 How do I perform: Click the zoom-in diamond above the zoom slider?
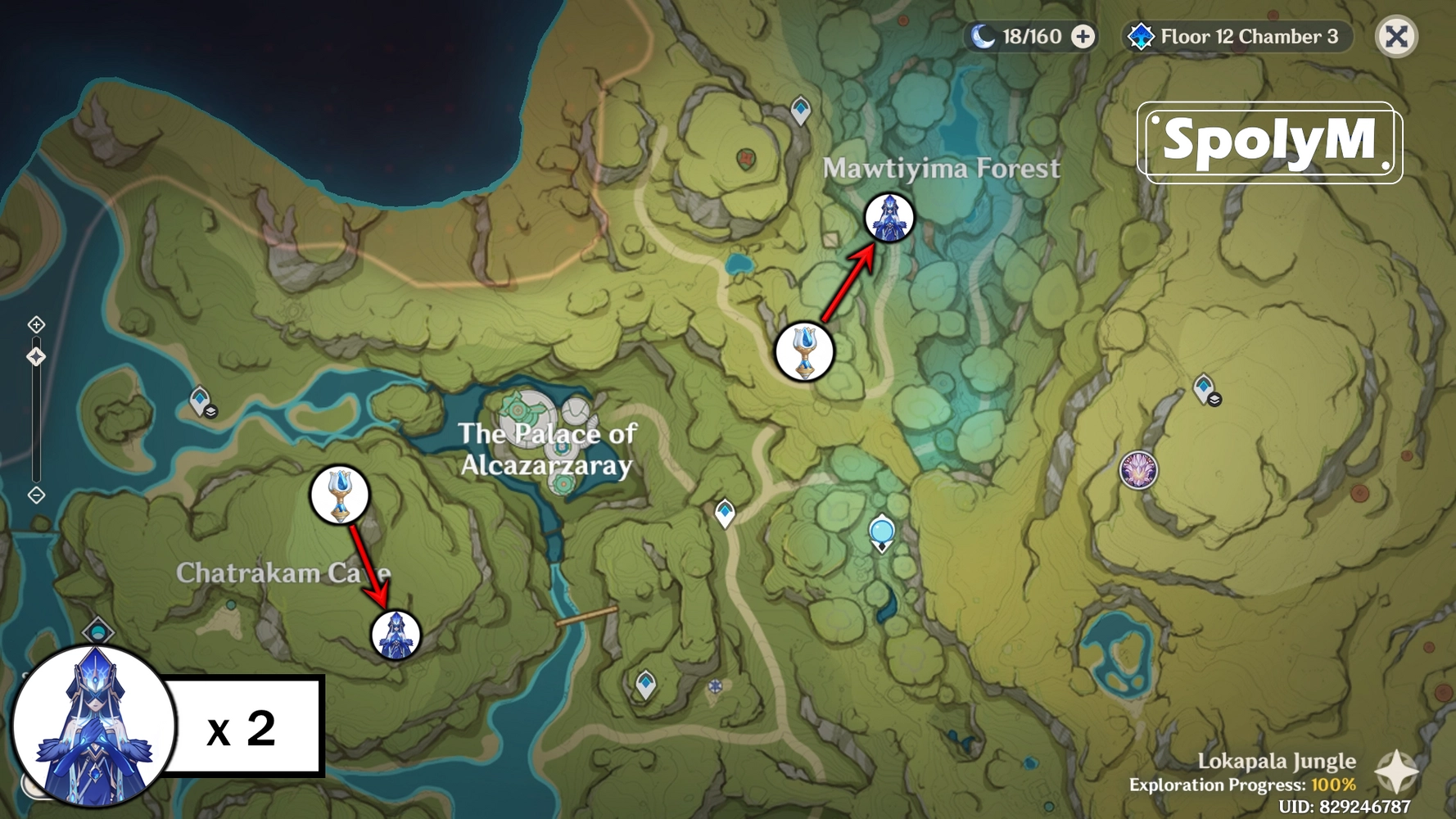click(36, 324)
